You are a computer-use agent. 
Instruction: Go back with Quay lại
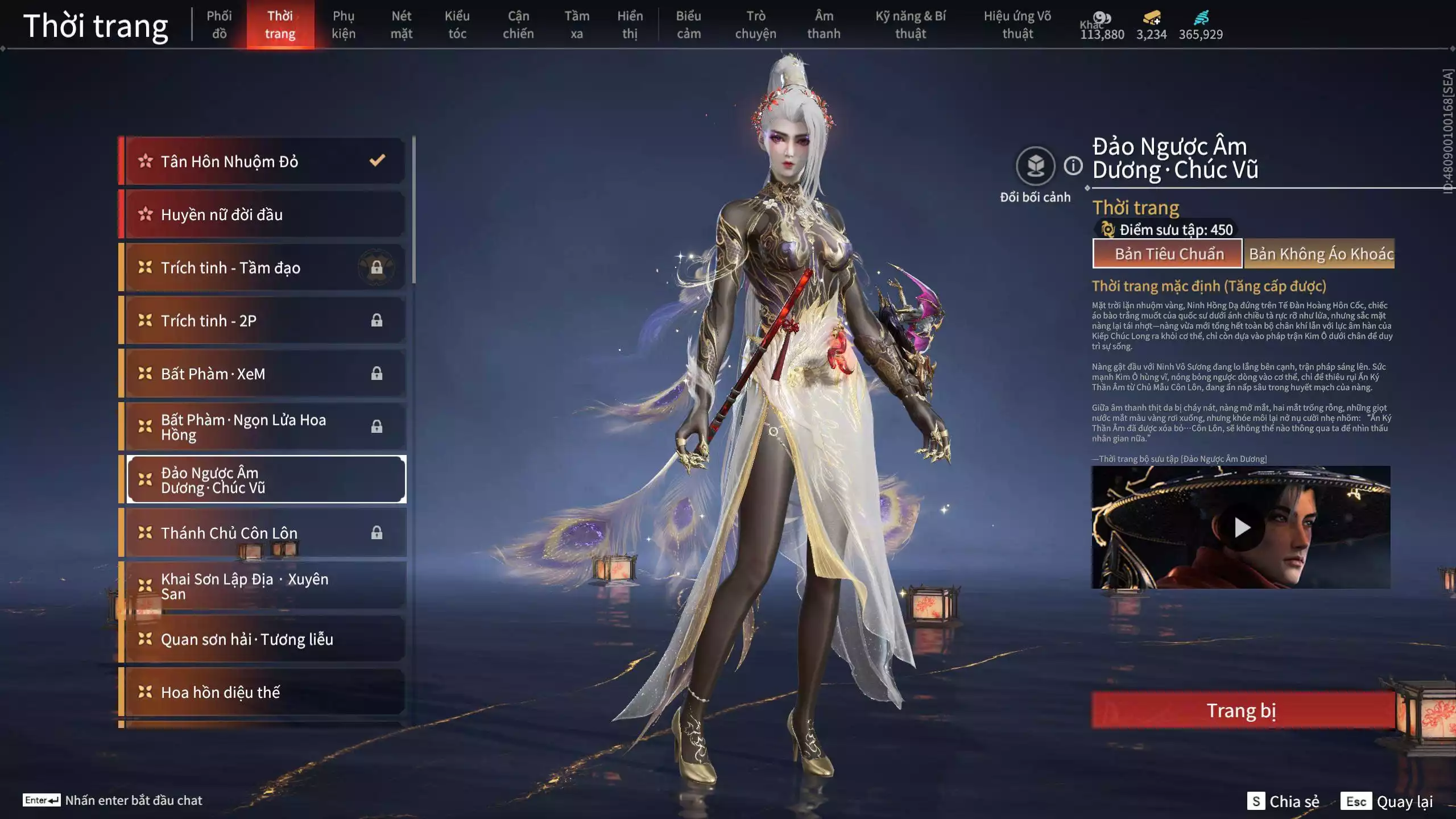(x=1388, y=801)
